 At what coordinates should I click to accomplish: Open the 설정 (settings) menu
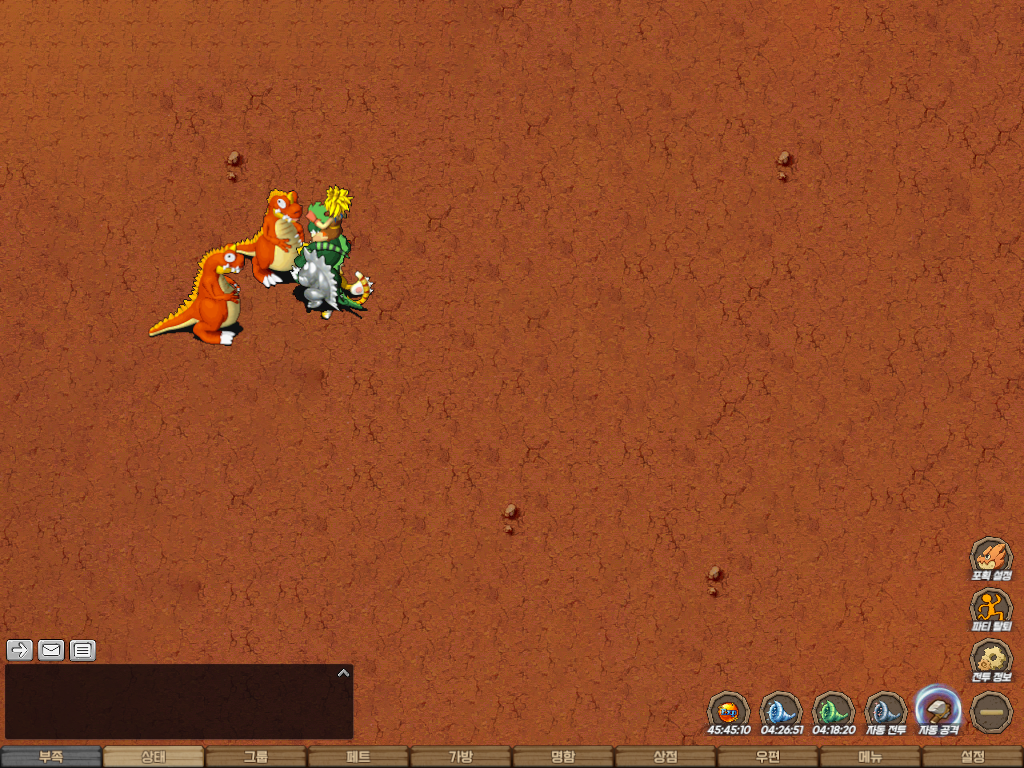tap(972, 757)
